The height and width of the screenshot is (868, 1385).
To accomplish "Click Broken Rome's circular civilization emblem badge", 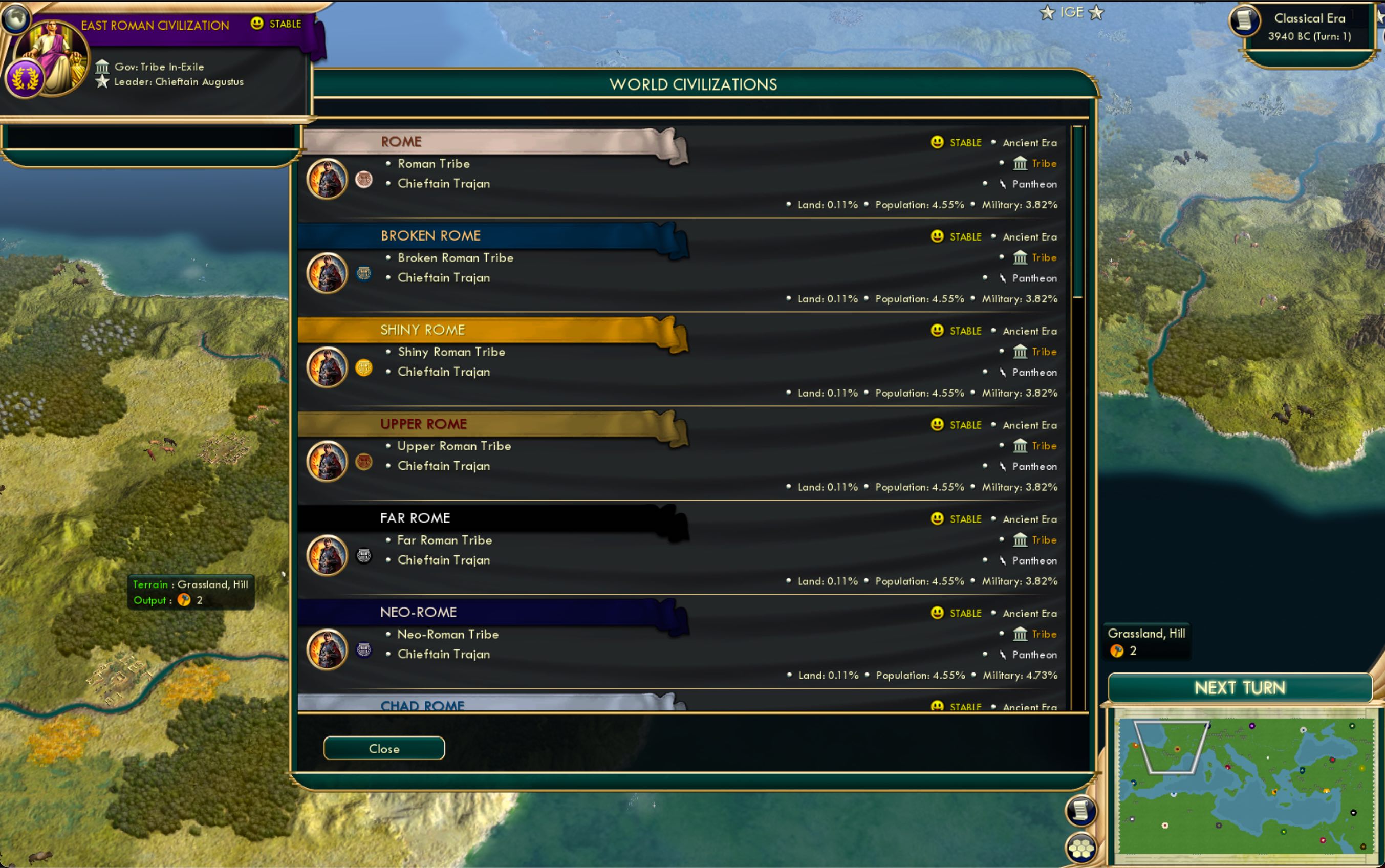I will tap(364, 274).
